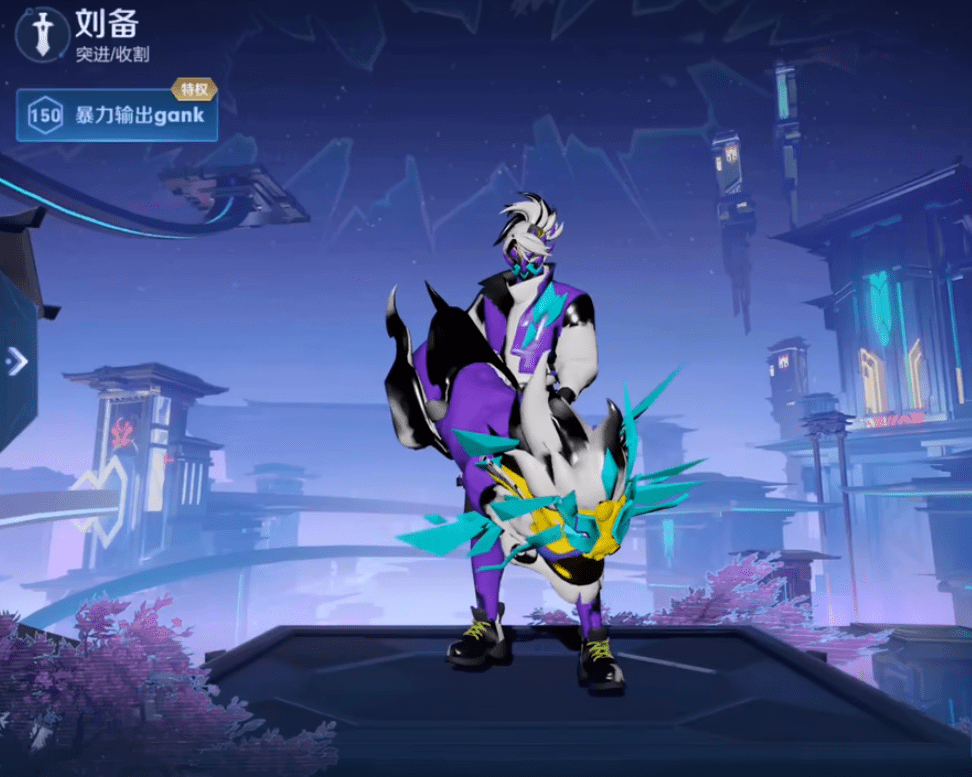Image resolution: width=972 pixels, height=777 pixels.
Task: Open the 暴力输出gank build panel
Action: [x=117, y=115]
